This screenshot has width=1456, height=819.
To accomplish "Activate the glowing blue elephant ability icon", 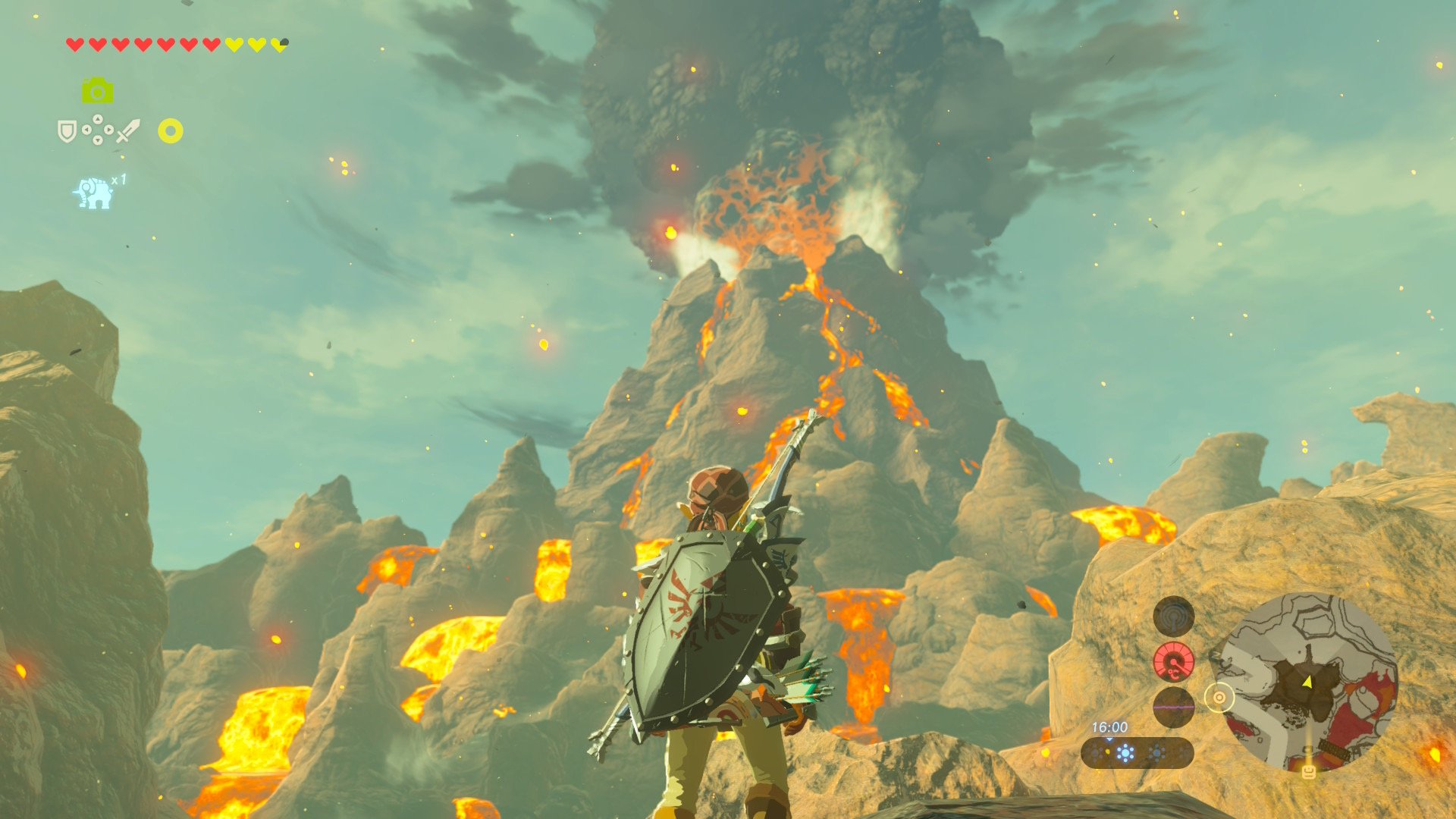I will [x=93, y=193].
